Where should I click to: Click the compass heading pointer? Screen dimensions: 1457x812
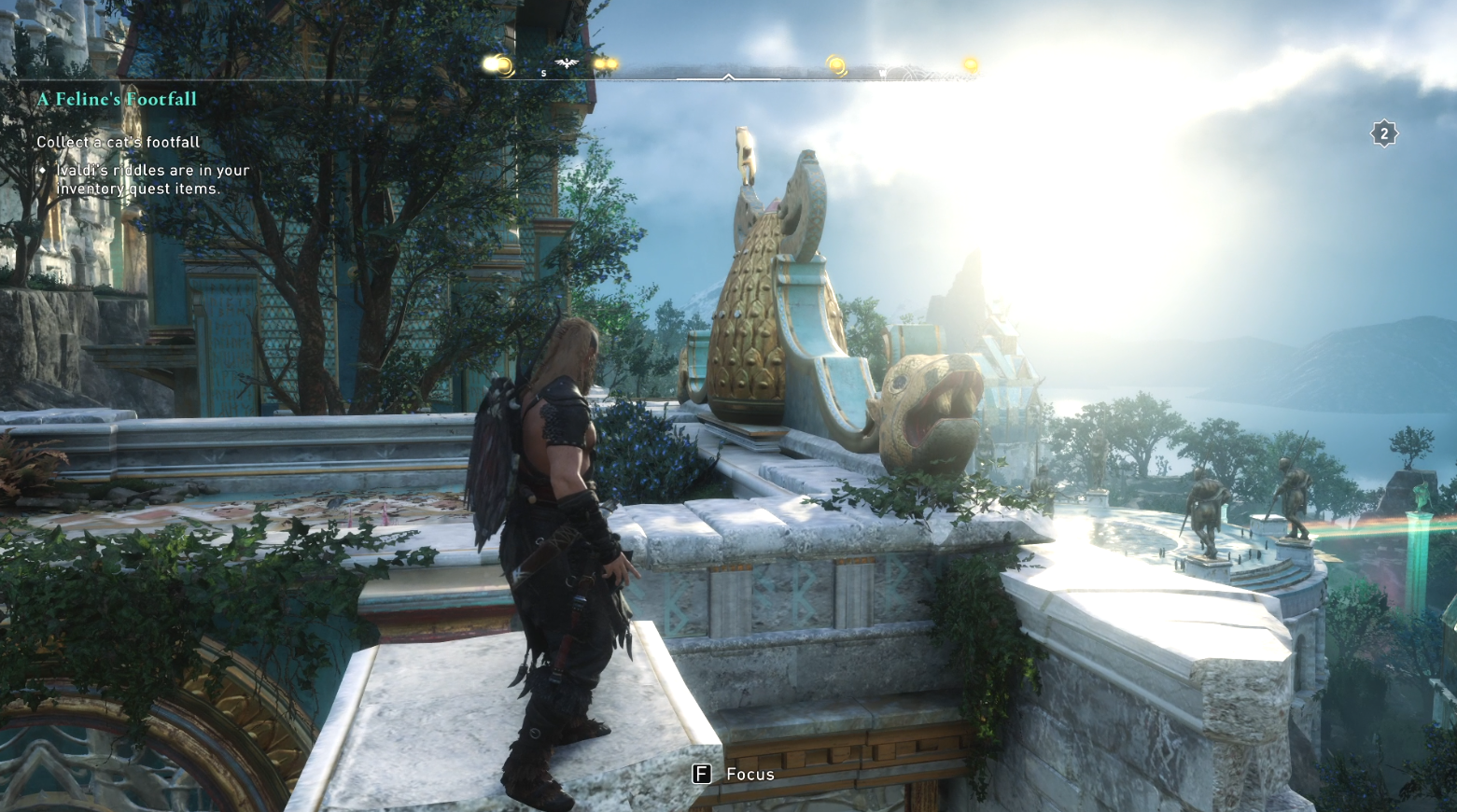pos(728,77)
